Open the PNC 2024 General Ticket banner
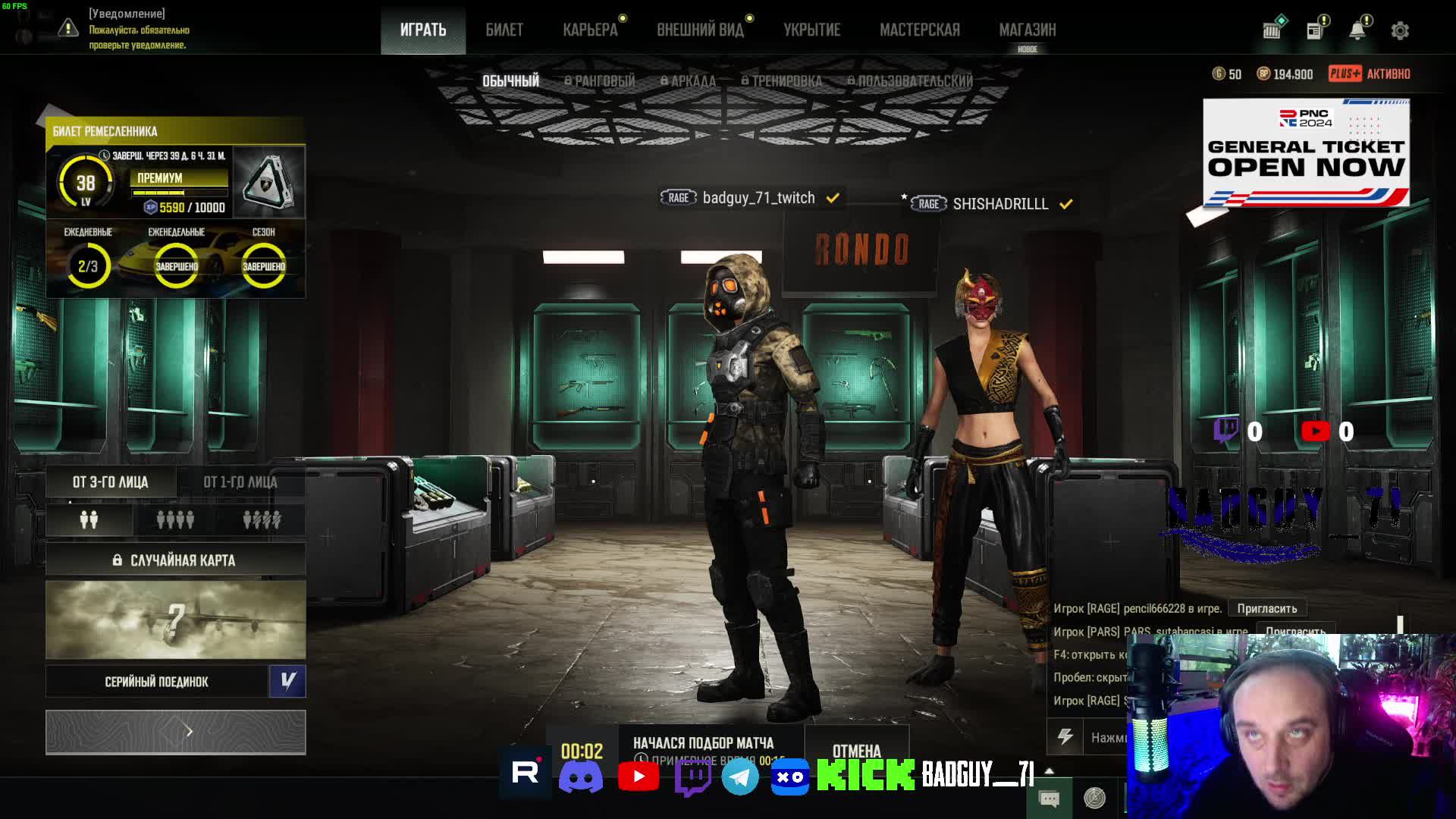 point(1306,152)
